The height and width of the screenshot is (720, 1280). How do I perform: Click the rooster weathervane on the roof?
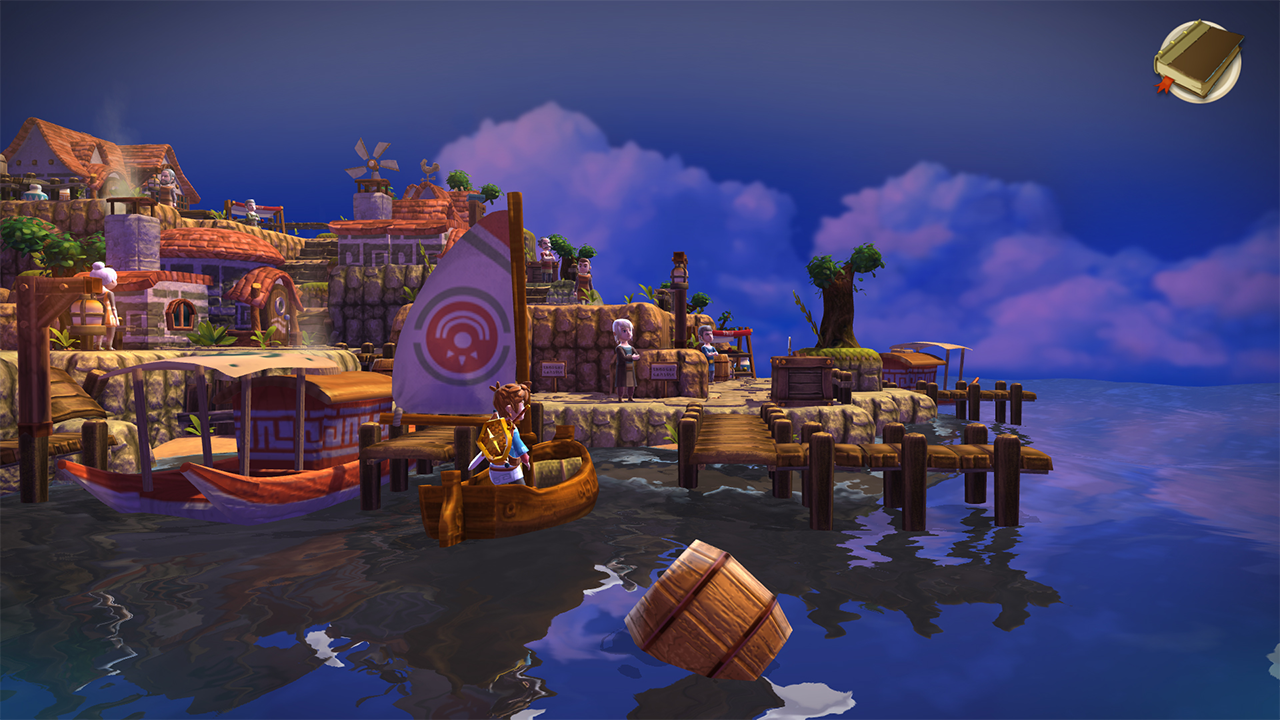click(430, 168)
